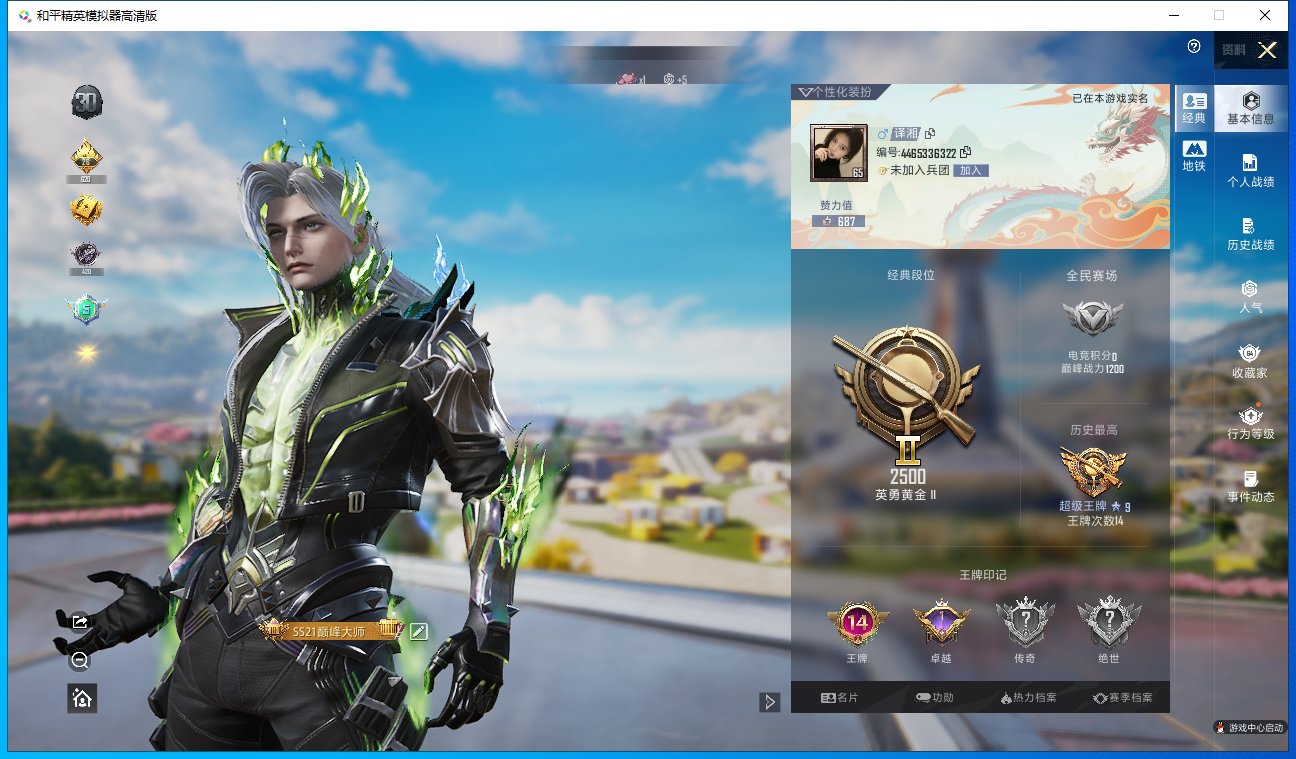
Task: Open the 功勋 merits tab
Action: click(x=934, y=698)
